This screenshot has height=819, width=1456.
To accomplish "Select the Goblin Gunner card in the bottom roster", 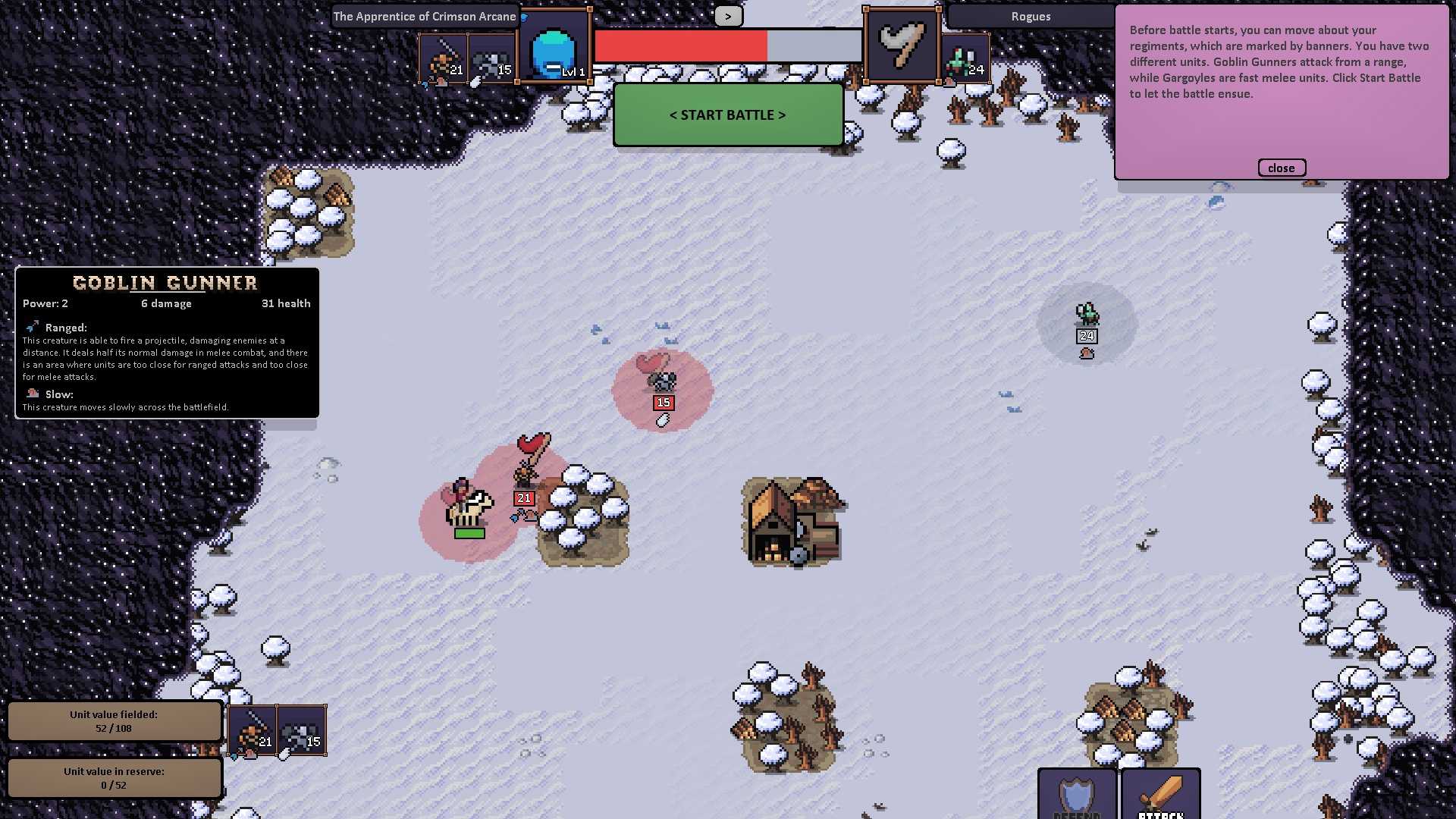I will pos(252,730).
